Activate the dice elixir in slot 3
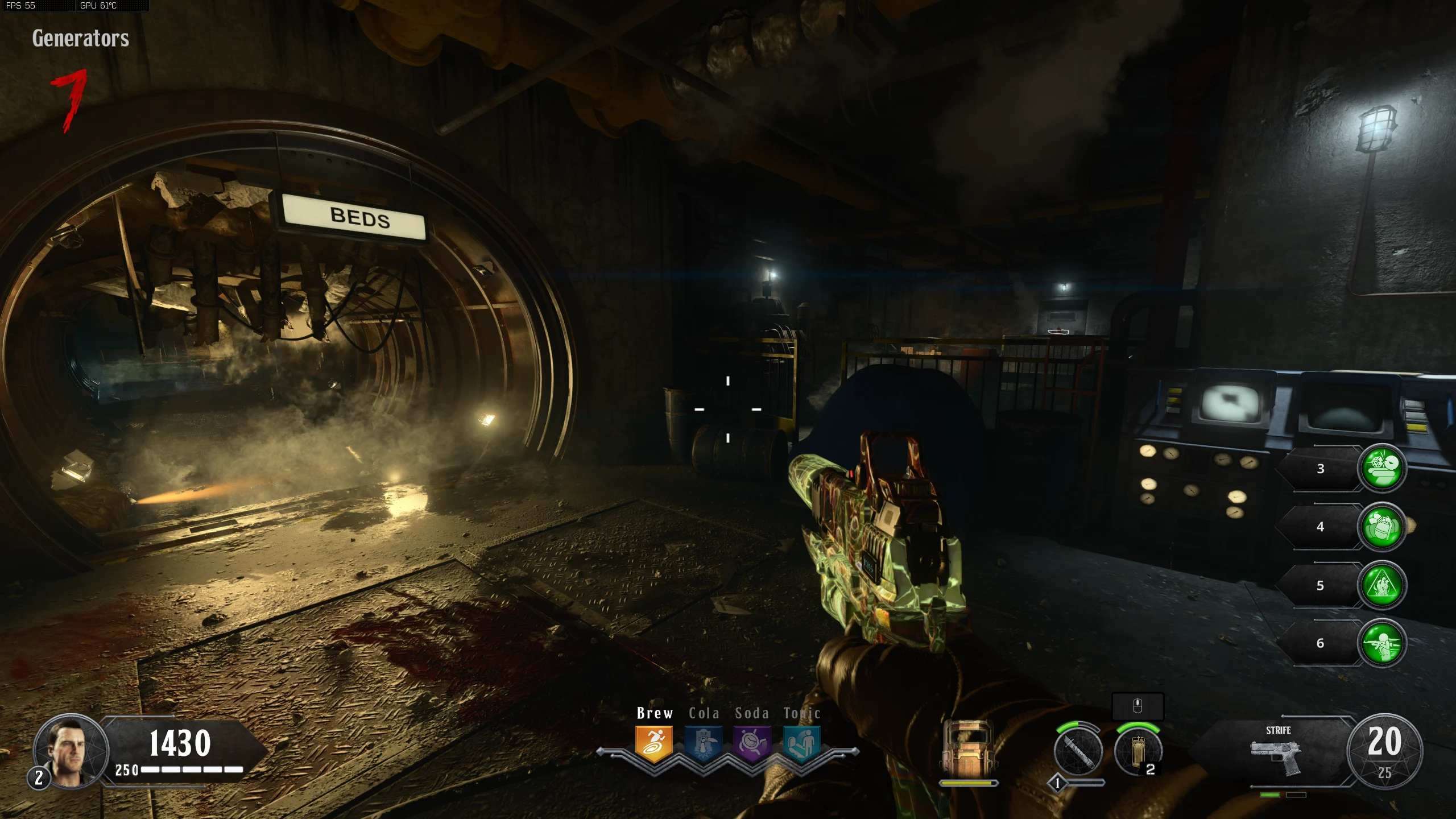 click(x=1382, y=468)
